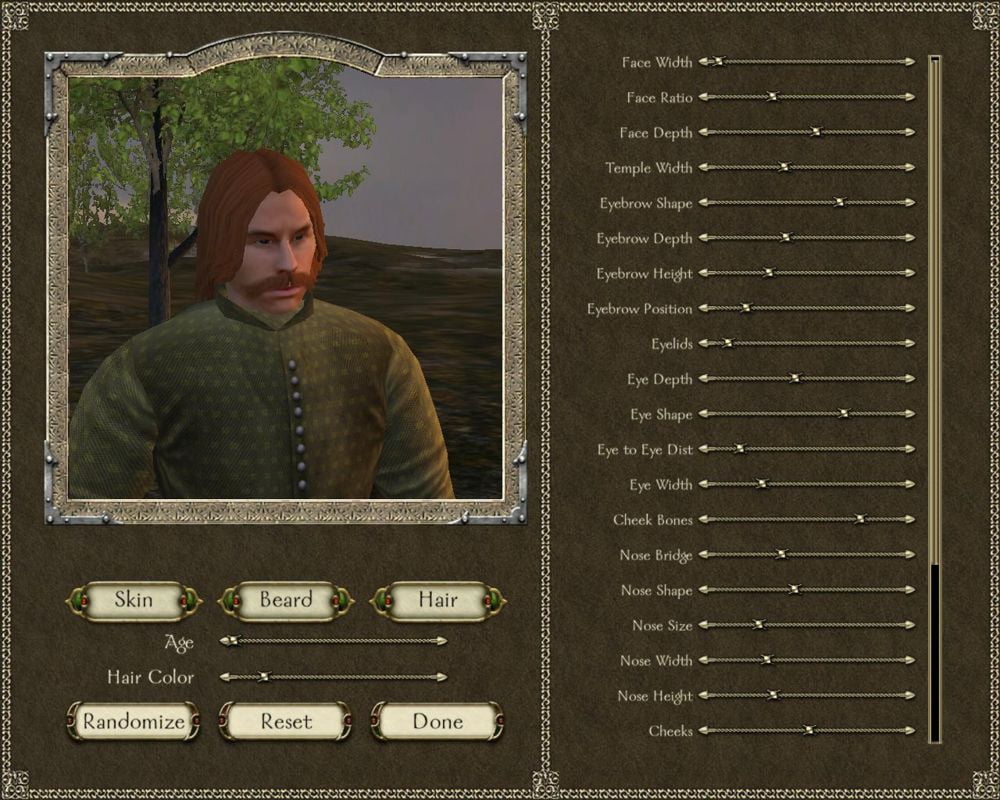Adjust the Cheek Bones slider
The width and height of the screenshot is (1000, 800).
(x=859, y=520)
